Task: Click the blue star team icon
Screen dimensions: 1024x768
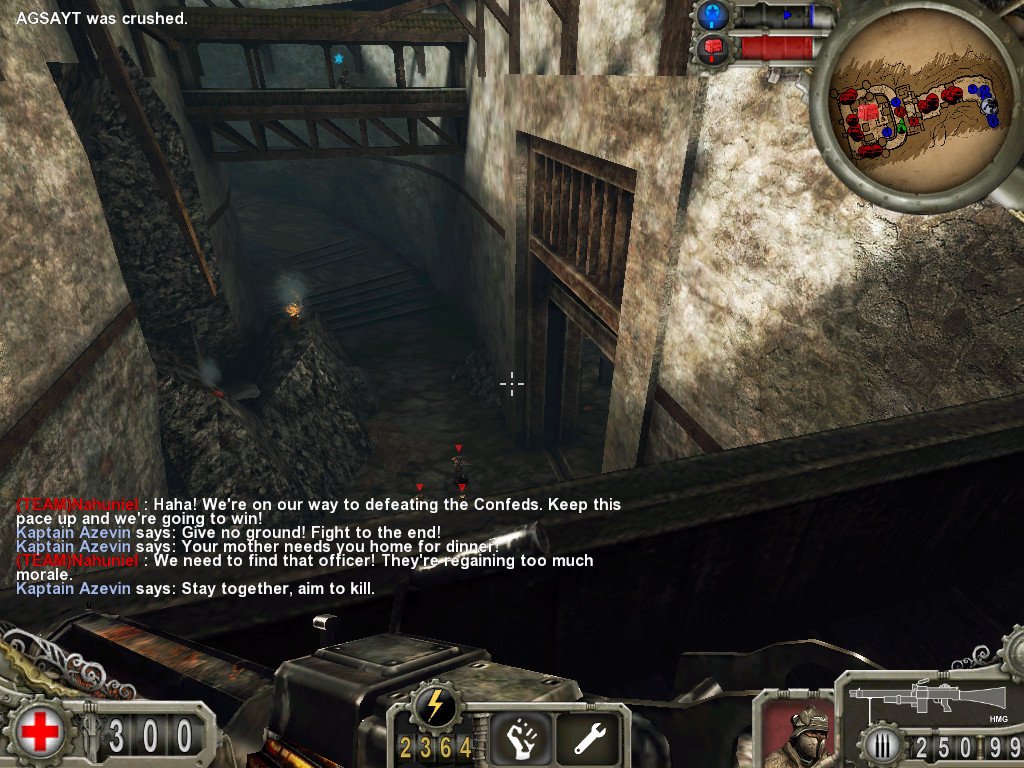Action: pos(712,16)
